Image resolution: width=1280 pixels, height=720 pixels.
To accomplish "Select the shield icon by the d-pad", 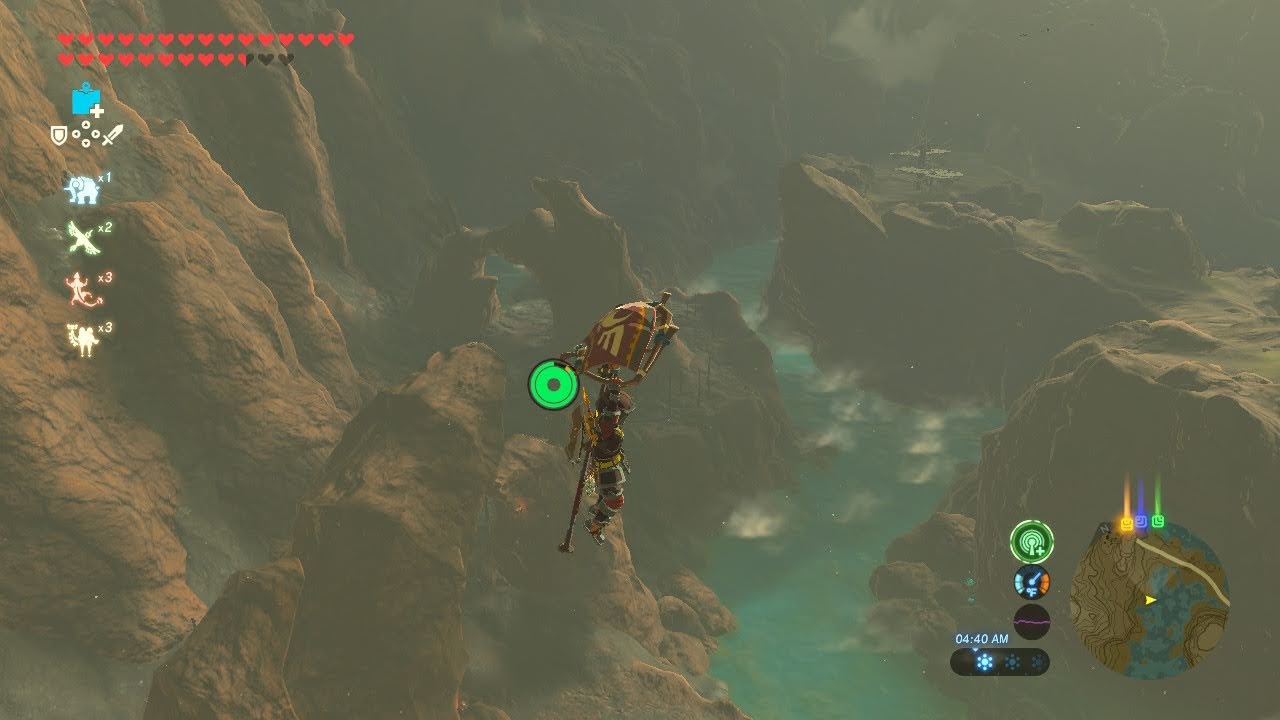I will click(x=60, y=134).
